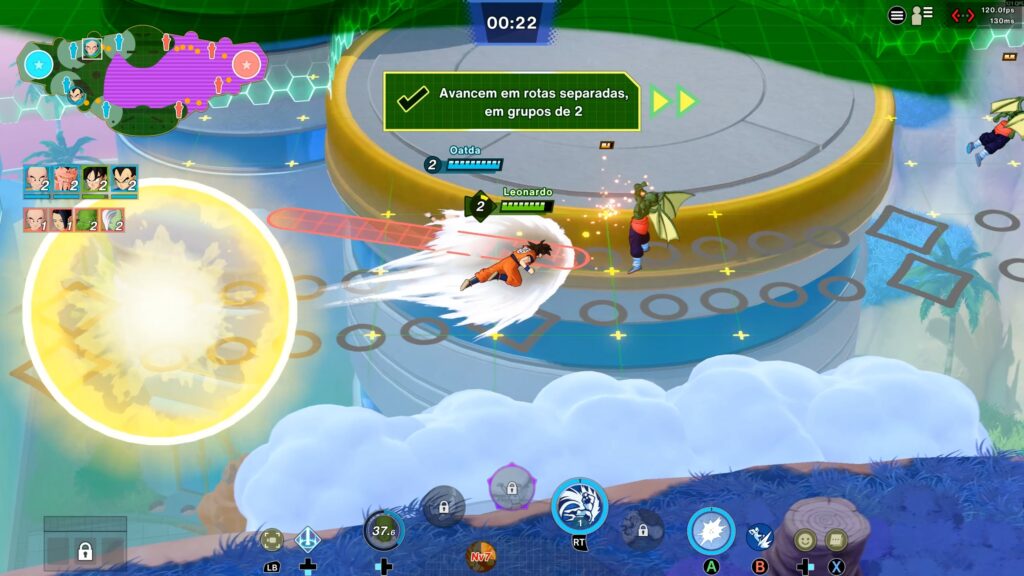The width and height of the screenshot is (1024, 576).
Task: Open the speech bubble quick chat icon
Action: (835, 540)
